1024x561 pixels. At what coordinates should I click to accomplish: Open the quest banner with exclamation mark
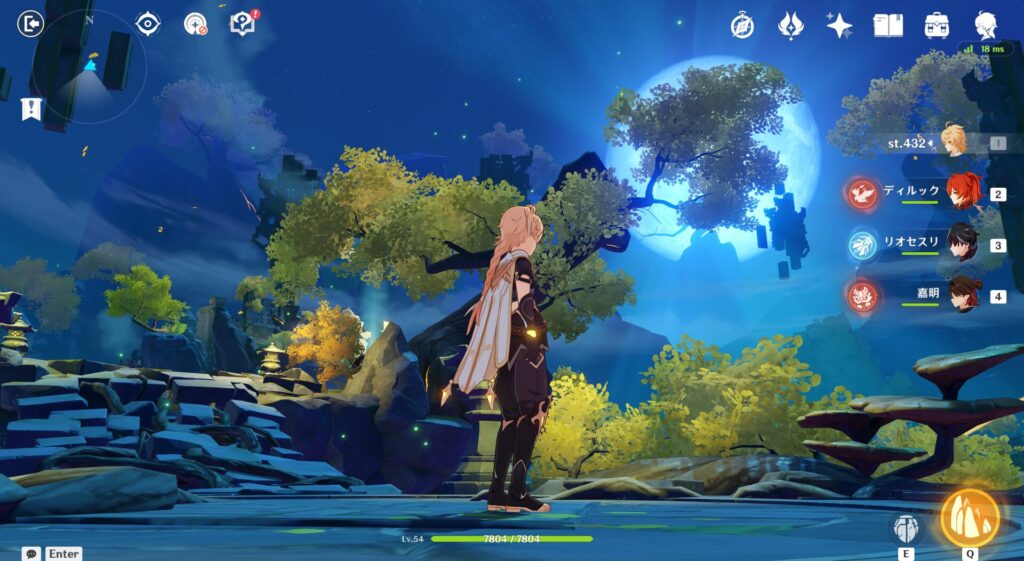(31, 108)
